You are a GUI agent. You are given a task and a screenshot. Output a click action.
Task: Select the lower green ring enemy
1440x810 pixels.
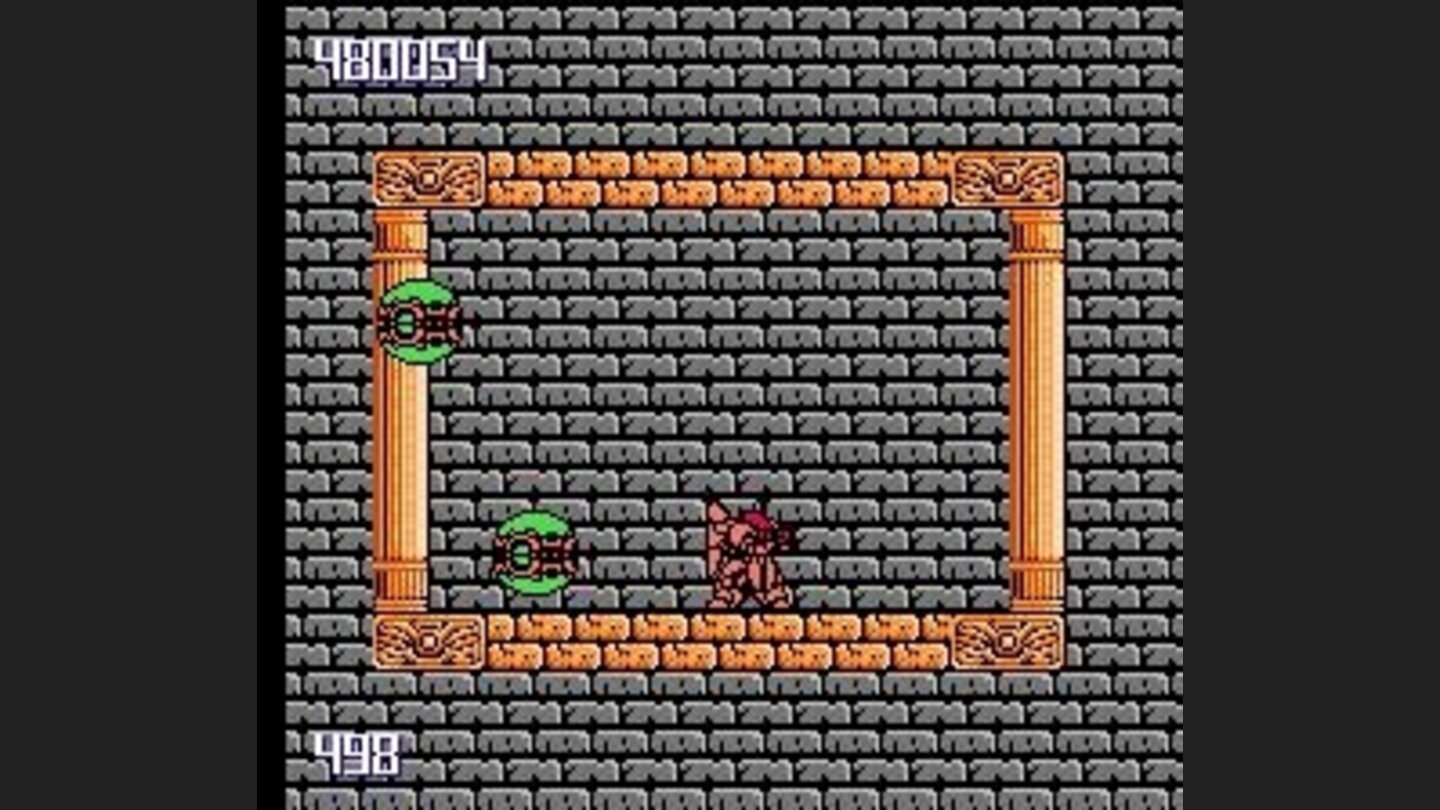click(x=535, y=550)
